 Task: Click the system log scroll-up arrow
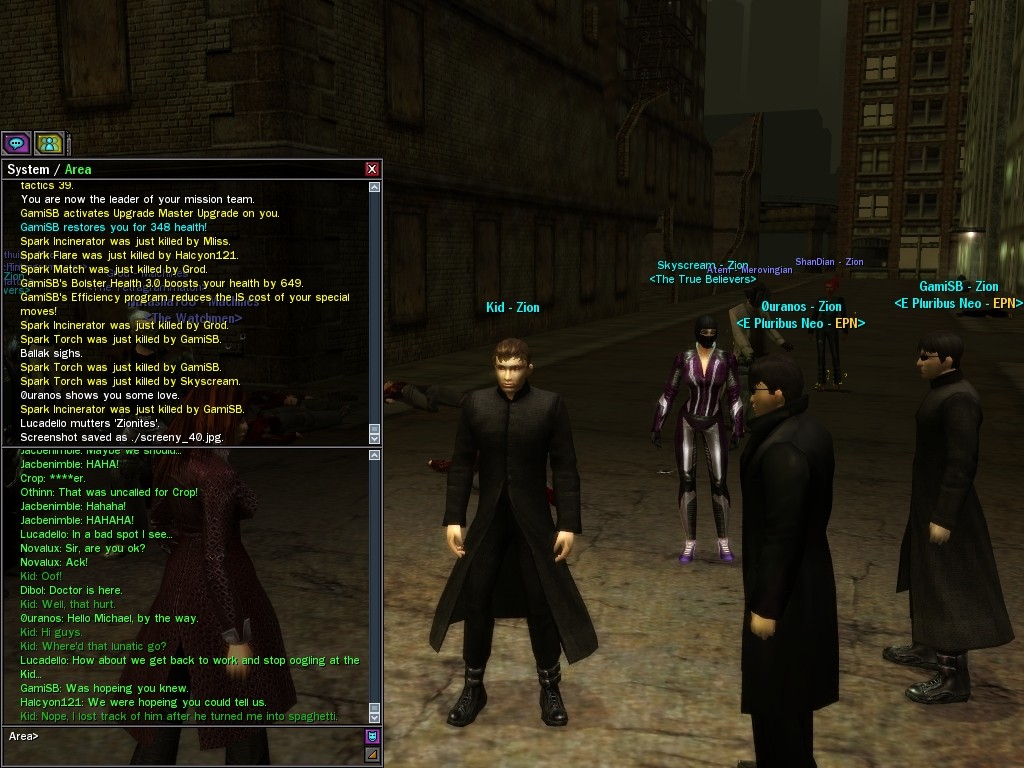coord(375,187)
